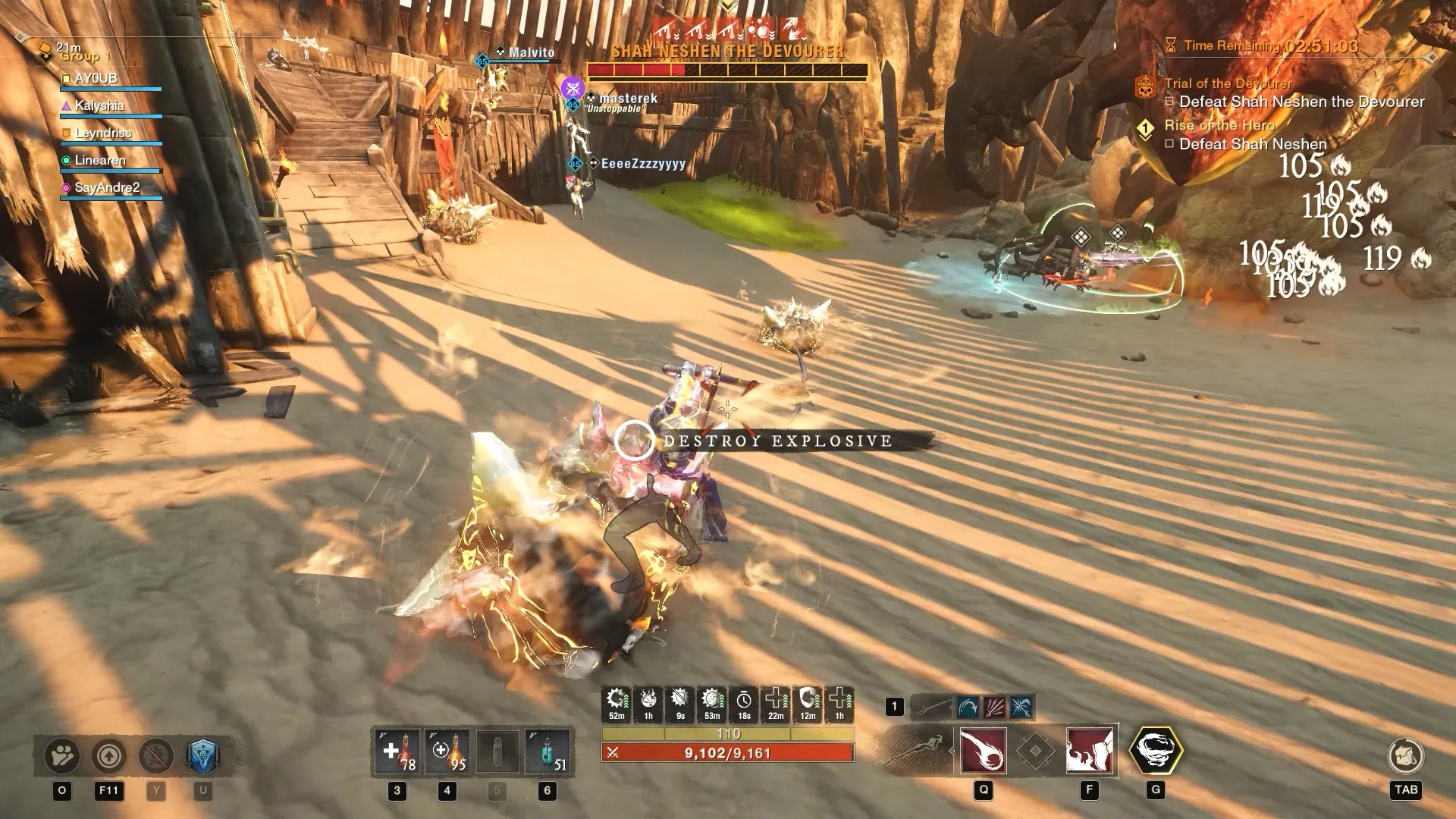Click the 9s debuff status icon

click(680, 703)
